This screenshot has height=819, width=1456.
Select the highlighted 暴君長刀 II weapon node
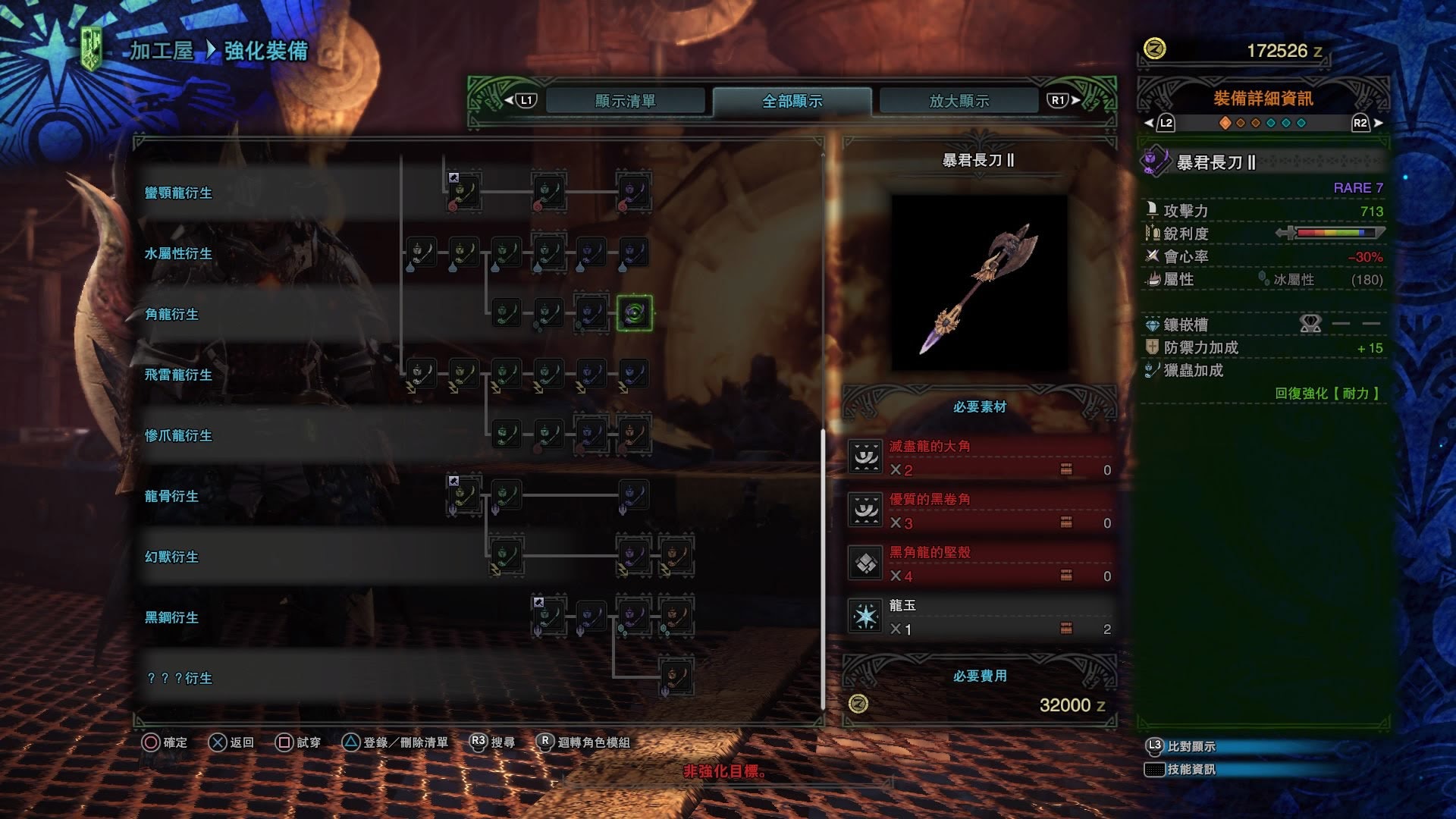634,313
